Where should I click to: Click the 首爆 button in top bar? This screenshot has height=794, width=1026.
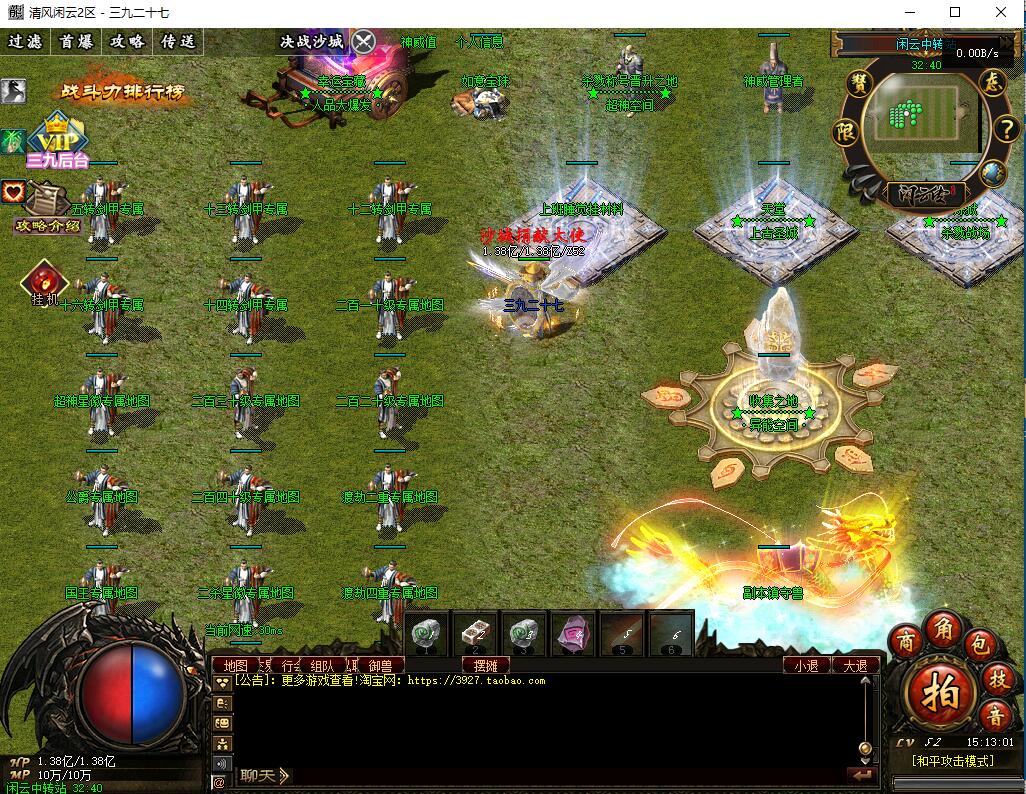tap(76, 42)
